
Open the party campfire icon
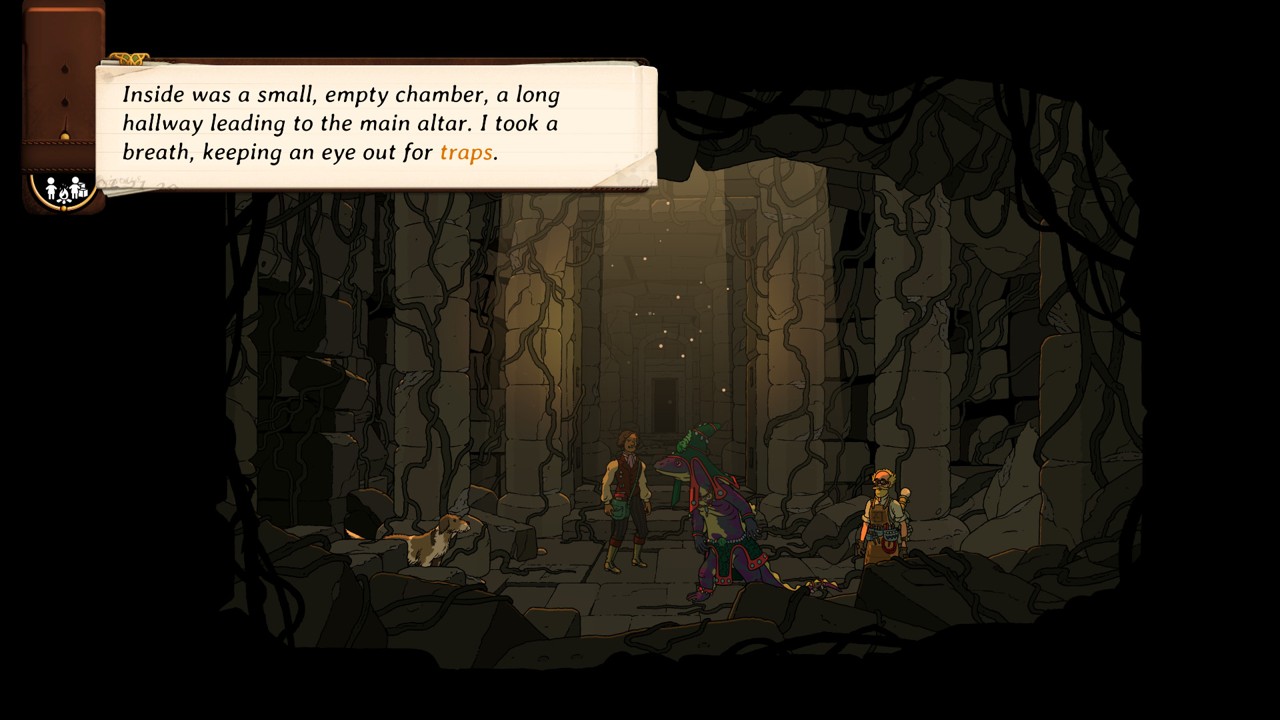click(x=65, y=189)
